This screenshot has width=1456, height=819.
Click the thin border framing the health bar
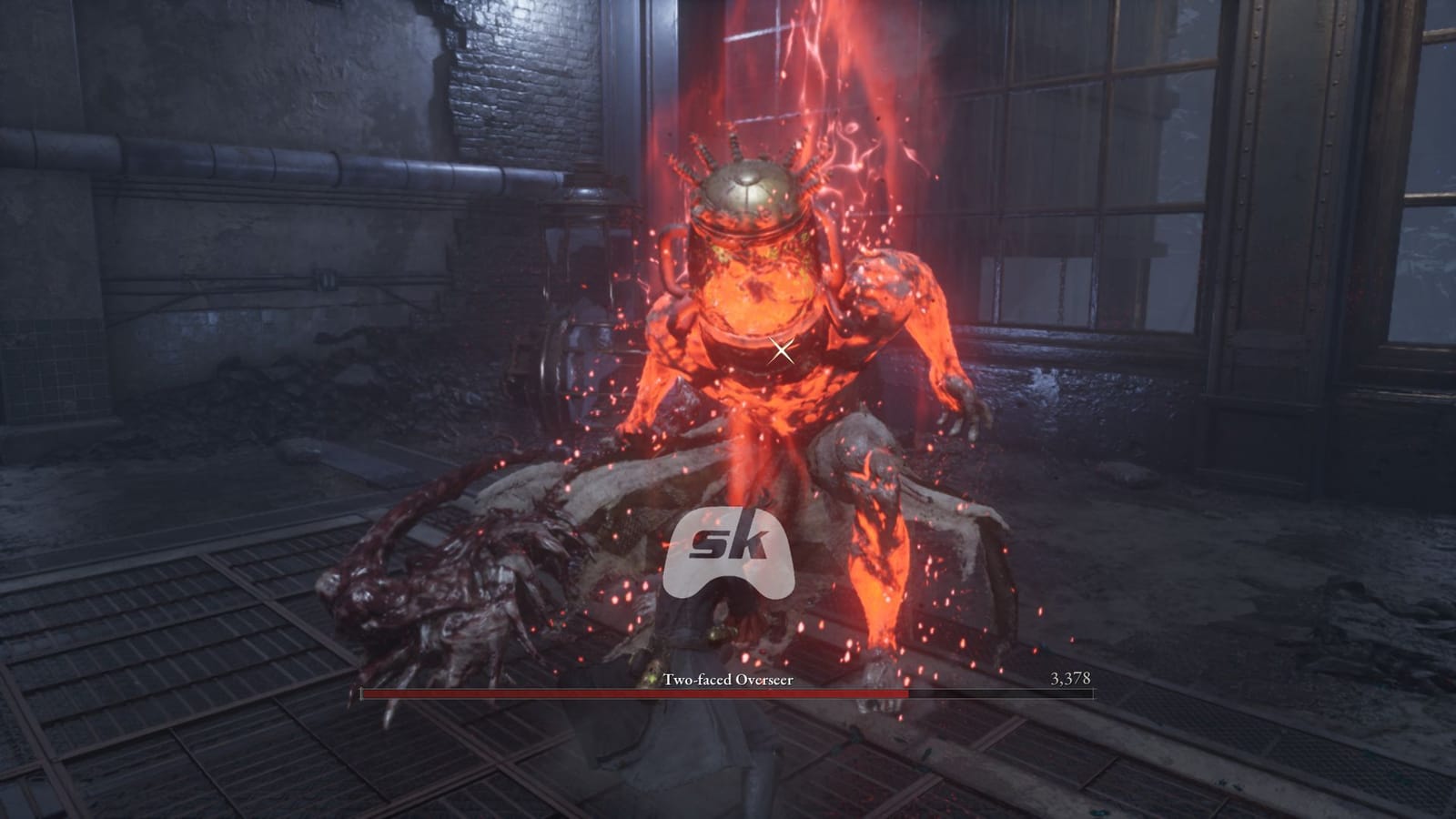tap(728, 688)
